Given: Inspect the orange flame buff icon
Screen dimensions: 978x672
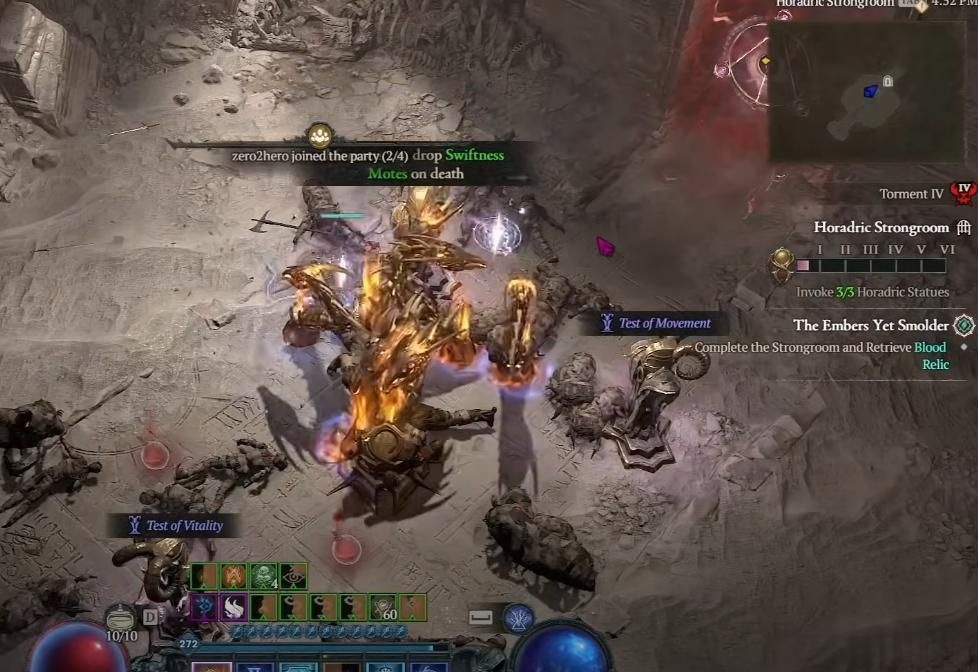Looking at the screenshot, I should point(233,576).
